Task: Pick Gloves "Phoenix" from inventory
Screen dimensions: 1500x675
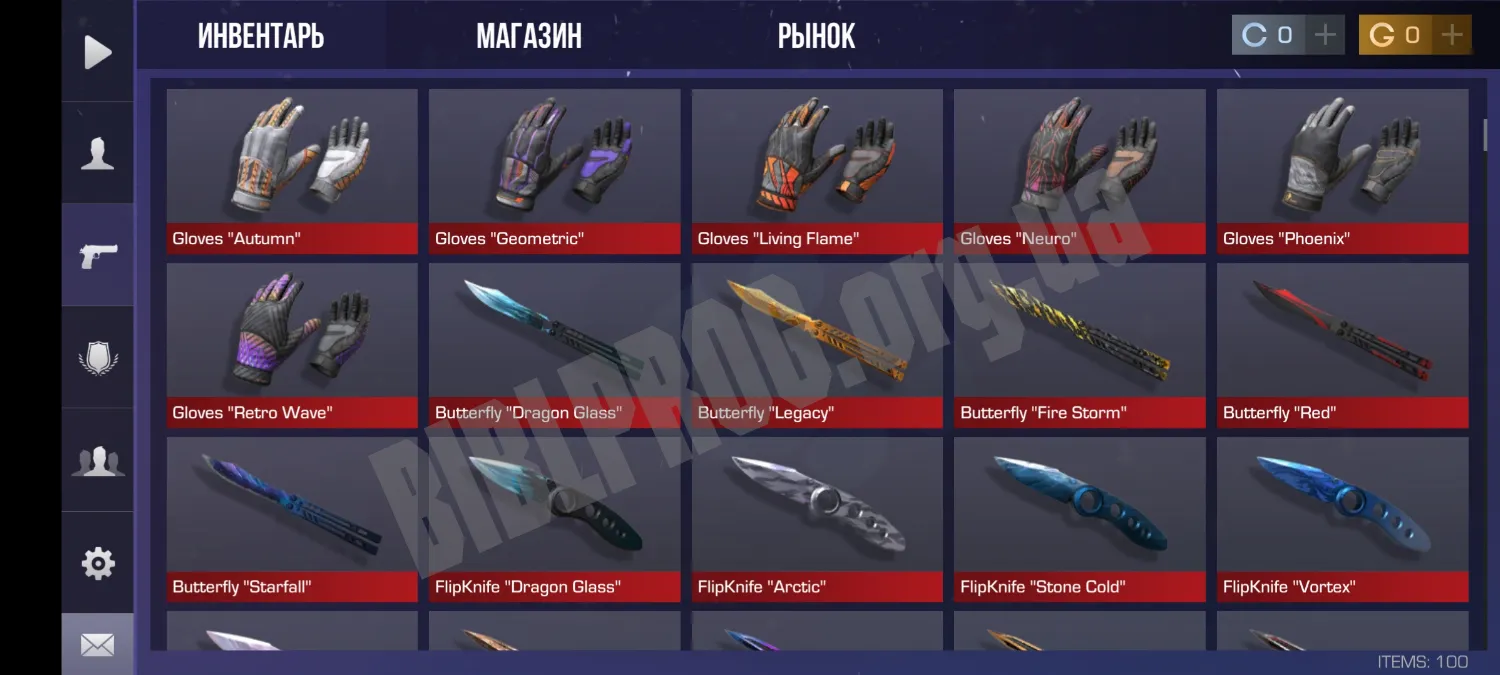Action: point(1342,170)
